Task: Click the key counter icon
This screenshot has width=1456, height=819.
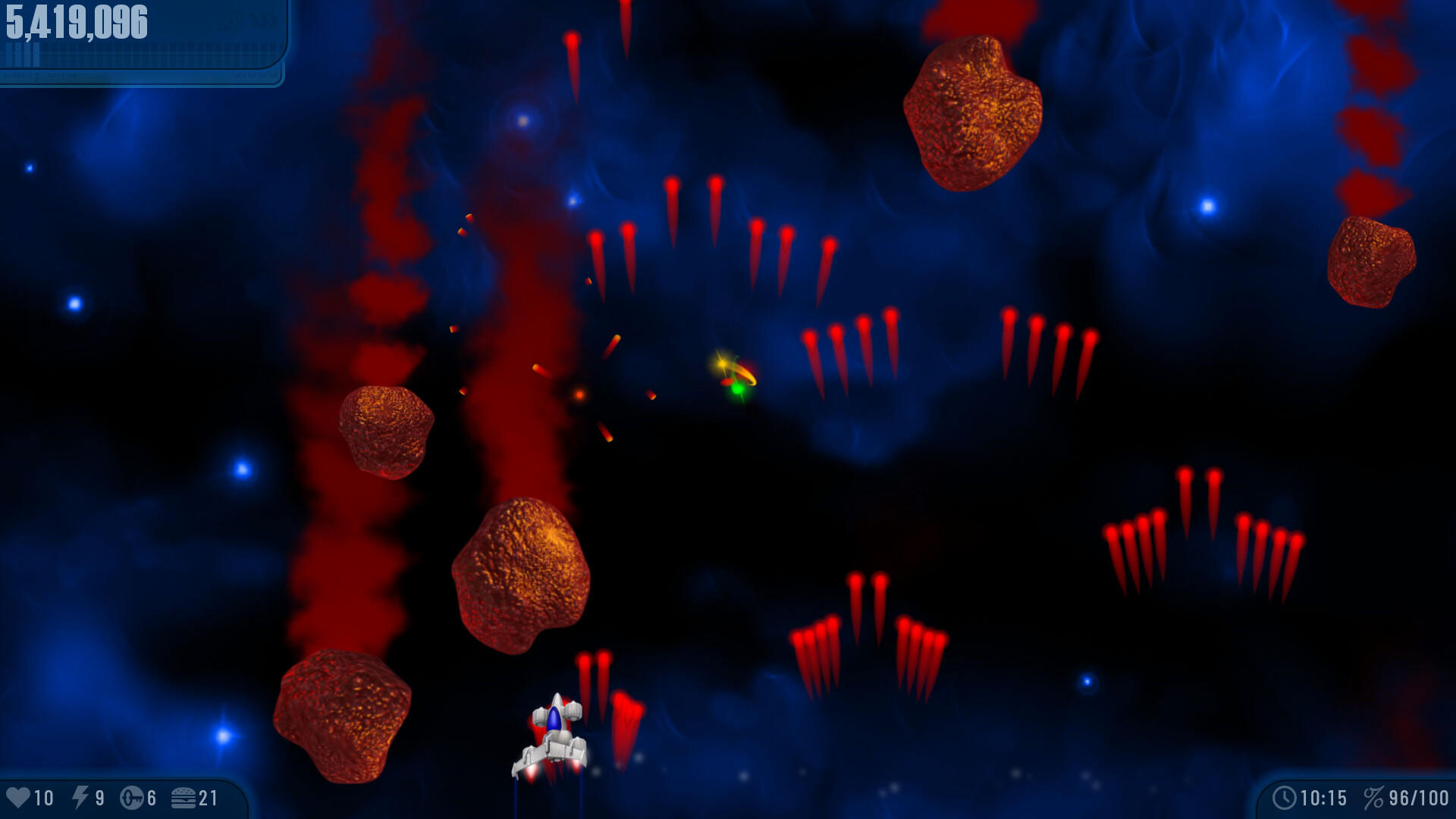Action: (x=133, y=798)
